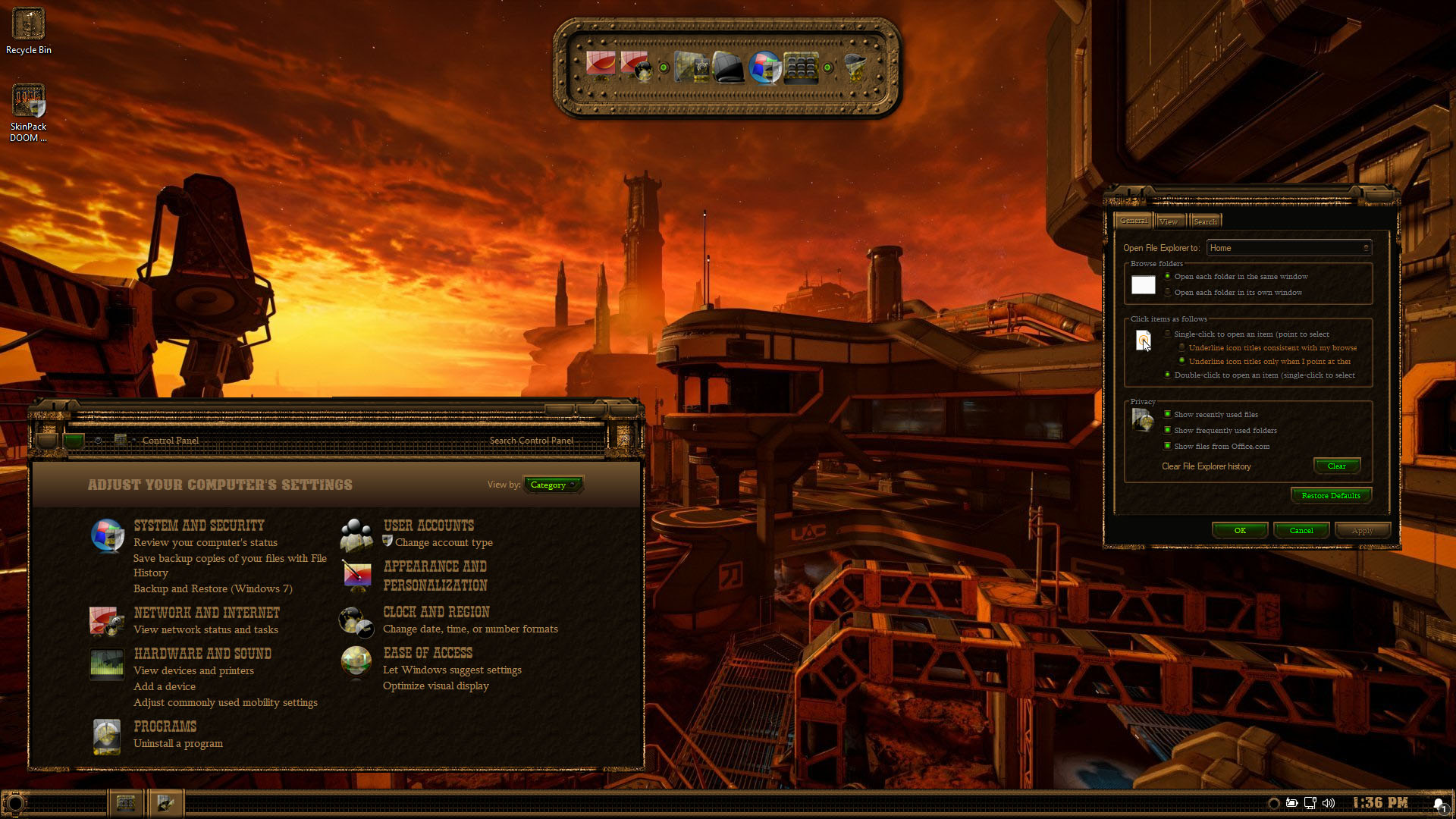
Task: Toggle Show files from Office.com checkbox
Action: [x=1168, y=446]
